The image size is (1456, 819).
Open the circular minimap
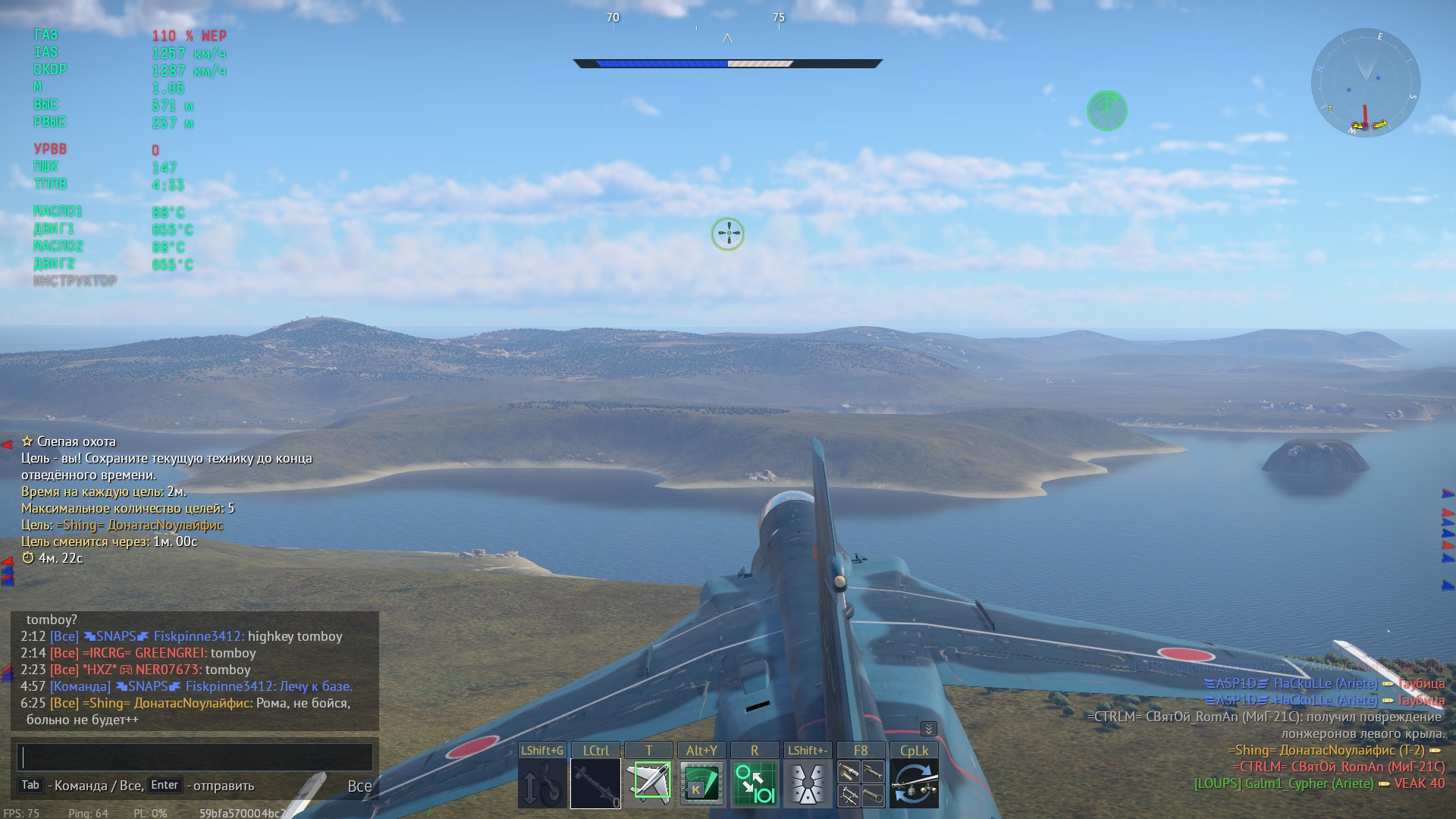[1365, 83]
